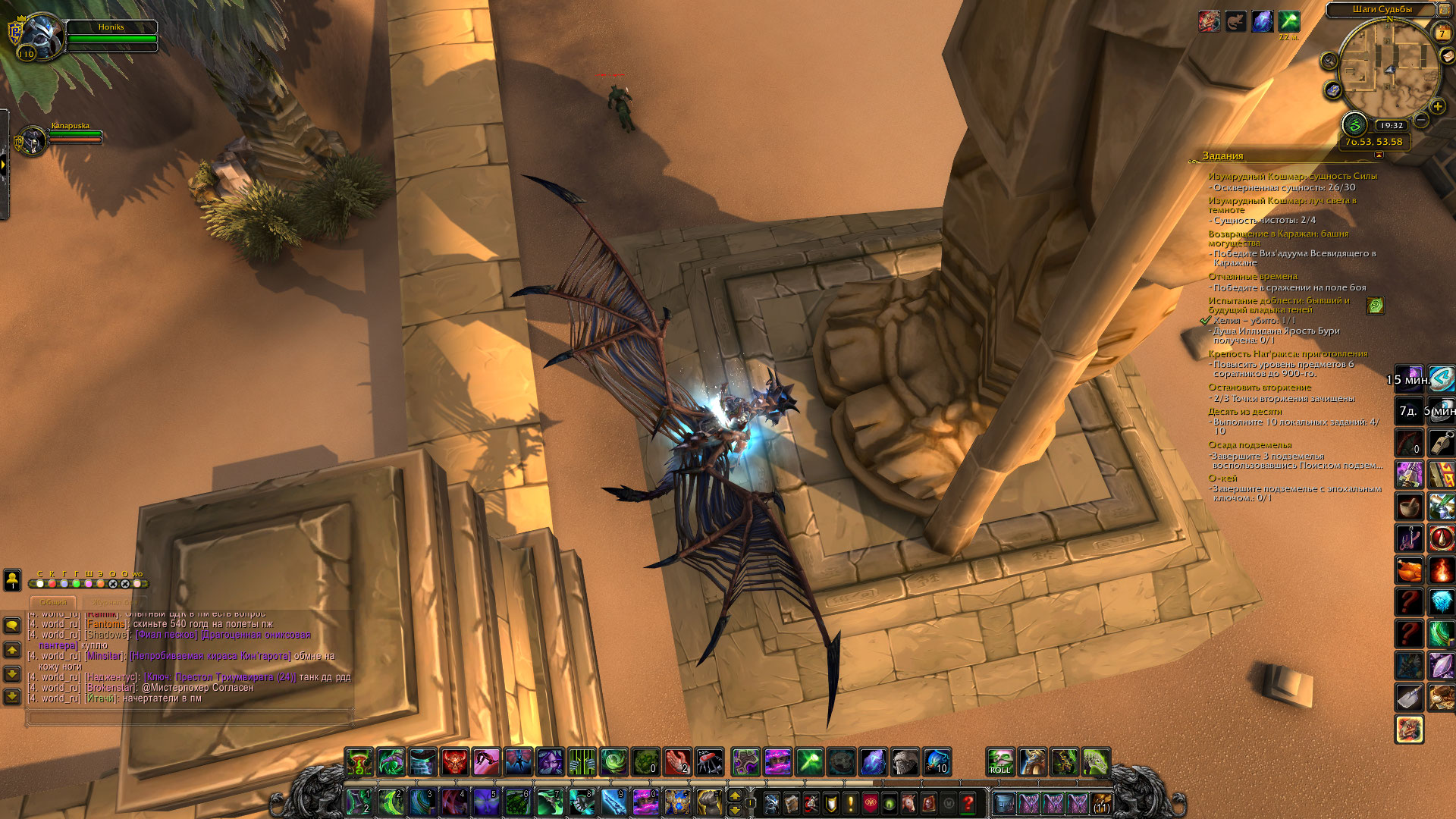The height and width of the screenshot is (819, 1456).
Task: Jump chat to the bottom
Action: coord(12,696)
